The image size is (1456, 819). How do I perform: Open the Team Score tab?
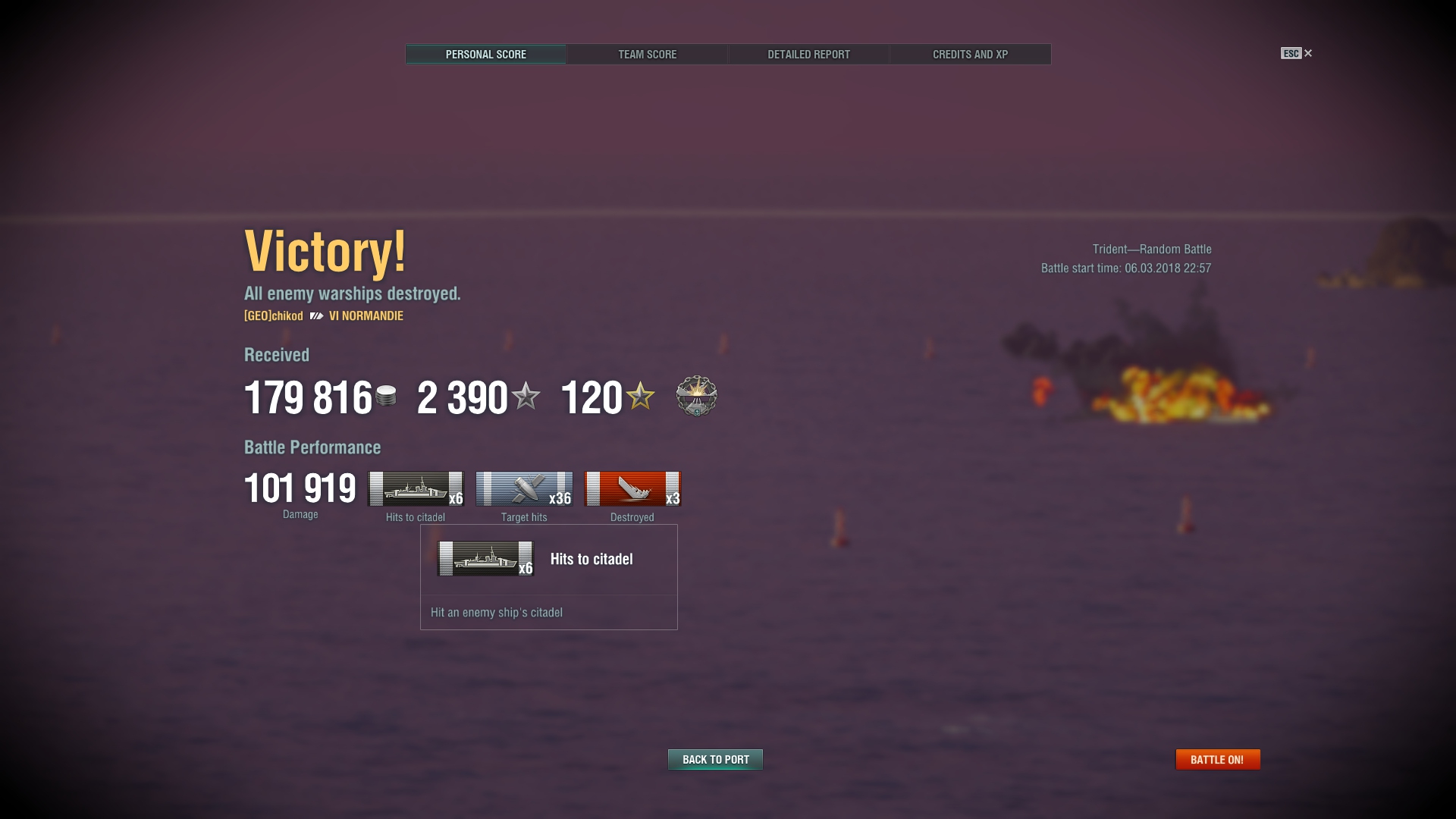click(647, 55)
